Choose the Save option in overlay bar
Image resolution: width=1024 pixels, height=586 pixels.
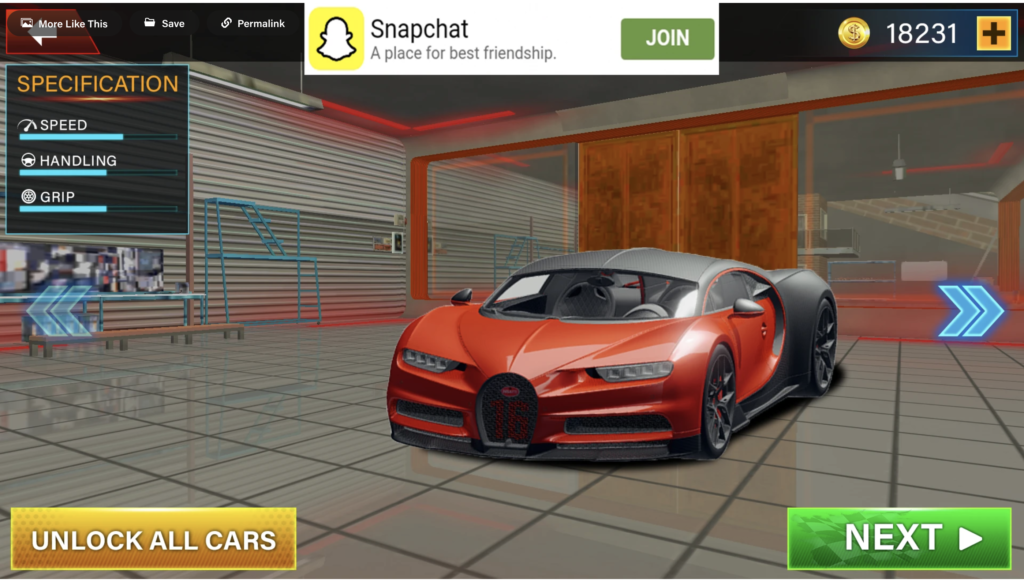(164, 23)
